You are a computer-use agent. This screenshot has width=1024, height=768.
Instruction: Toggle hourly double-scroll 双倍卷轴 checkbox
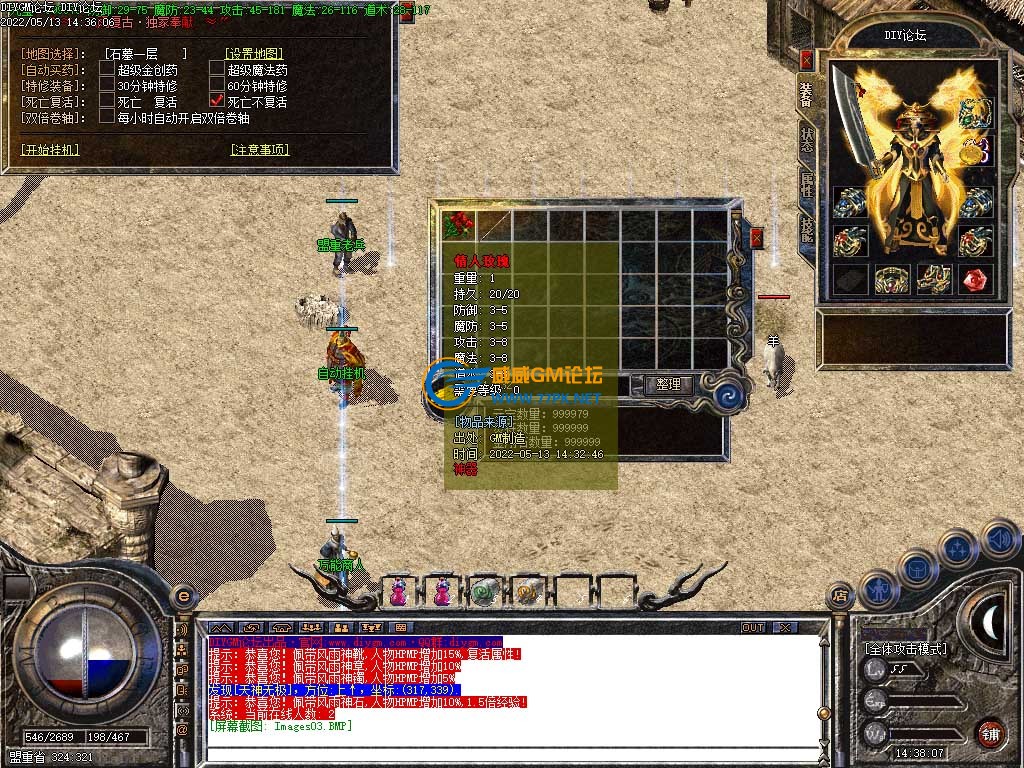pos(107,117)
